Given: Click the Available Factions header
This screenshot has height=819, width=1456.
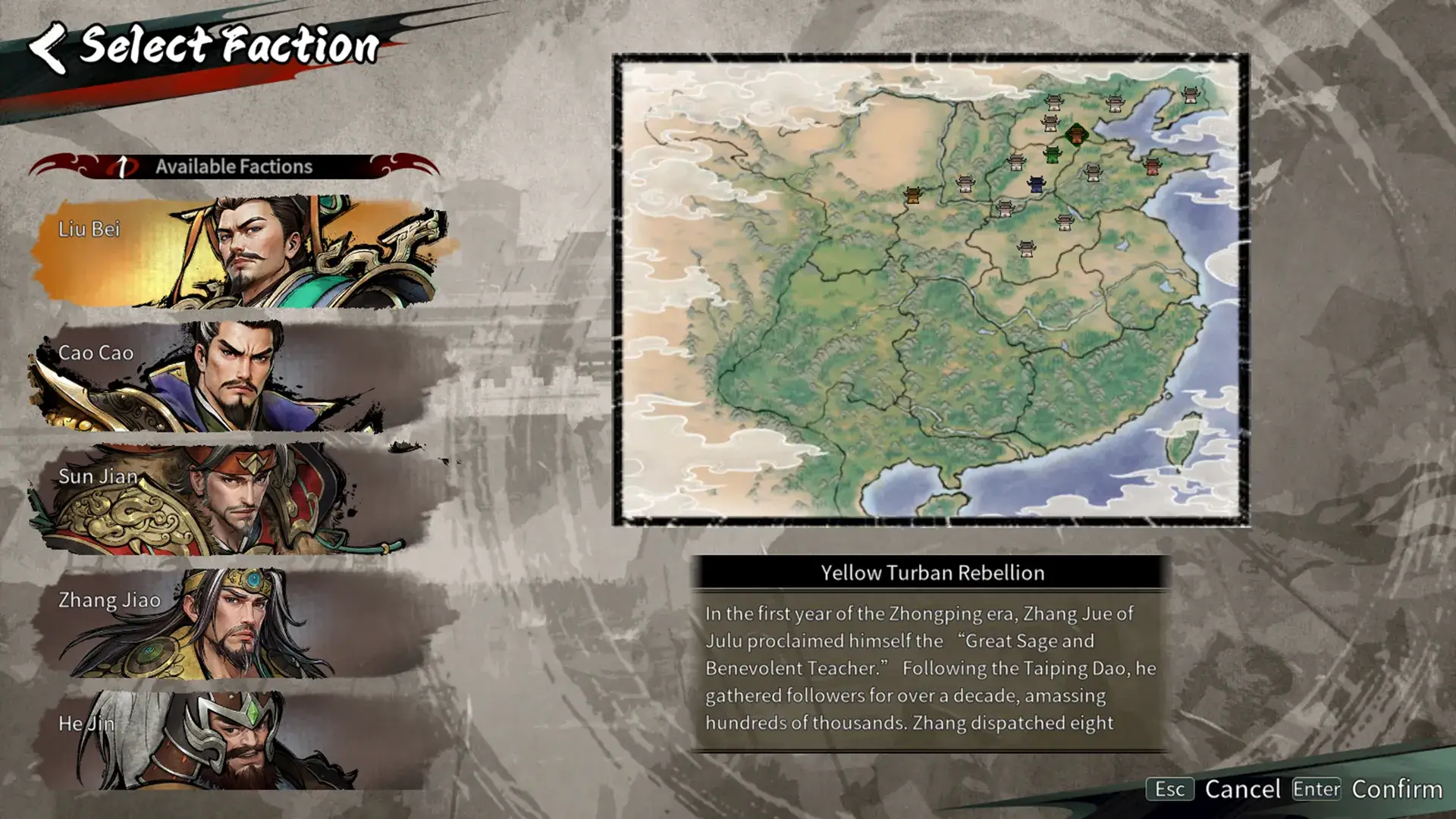Looking at the screenshot, I should [x=234, y=166].
